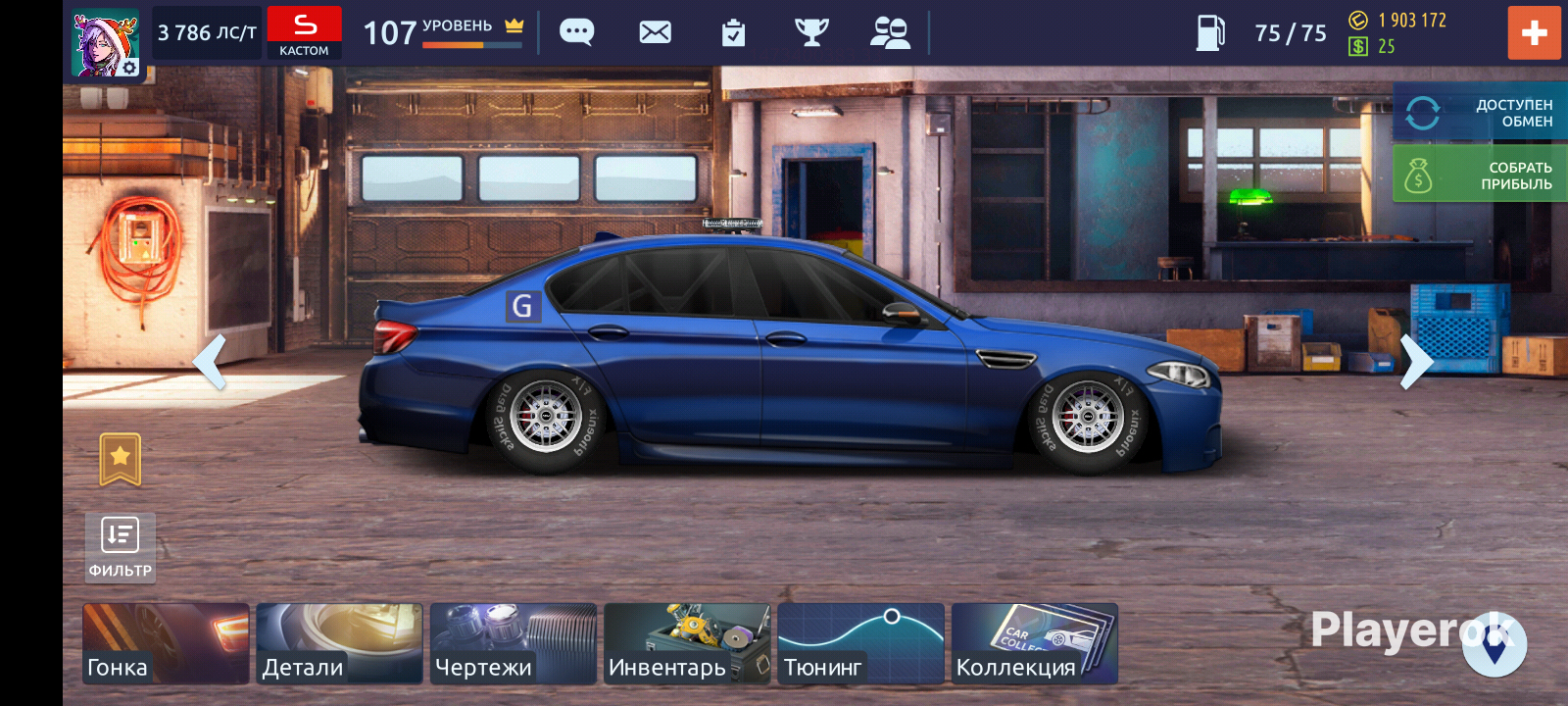Open the player avatar profile

(x=106, y=43)
